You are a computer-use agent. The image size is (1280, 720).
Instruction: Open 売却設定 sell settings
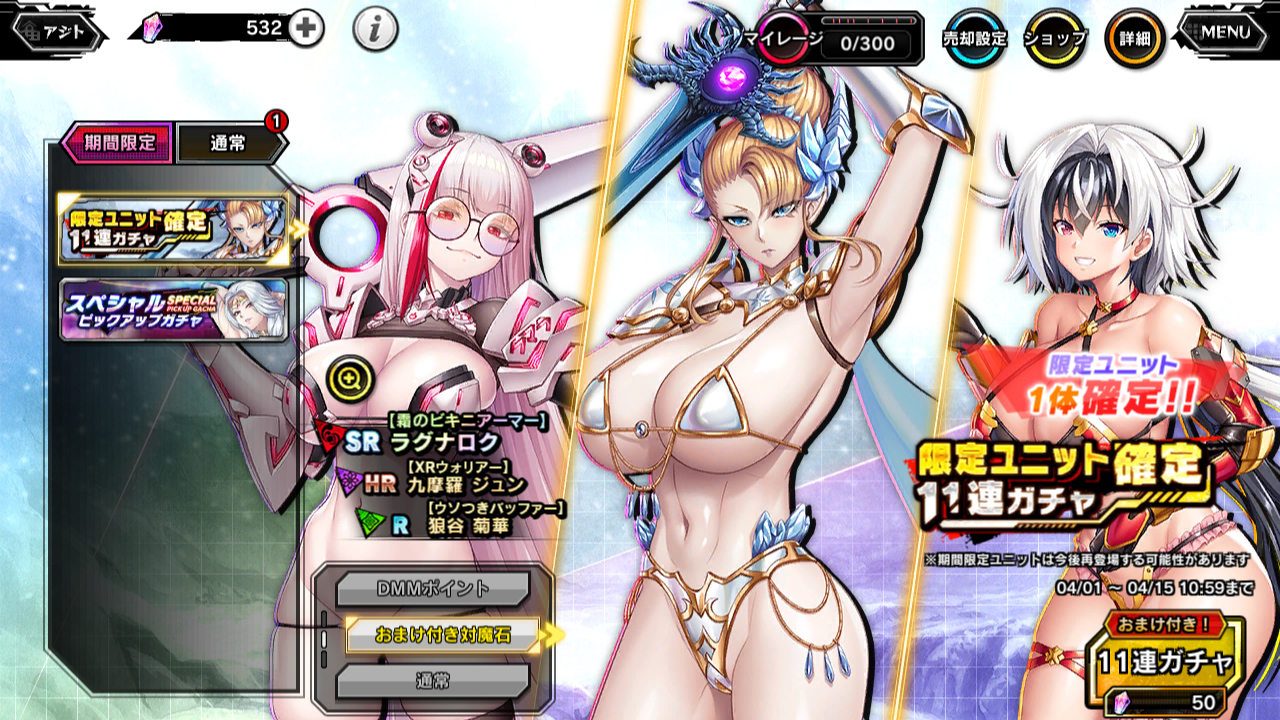(x=974, y=38)
